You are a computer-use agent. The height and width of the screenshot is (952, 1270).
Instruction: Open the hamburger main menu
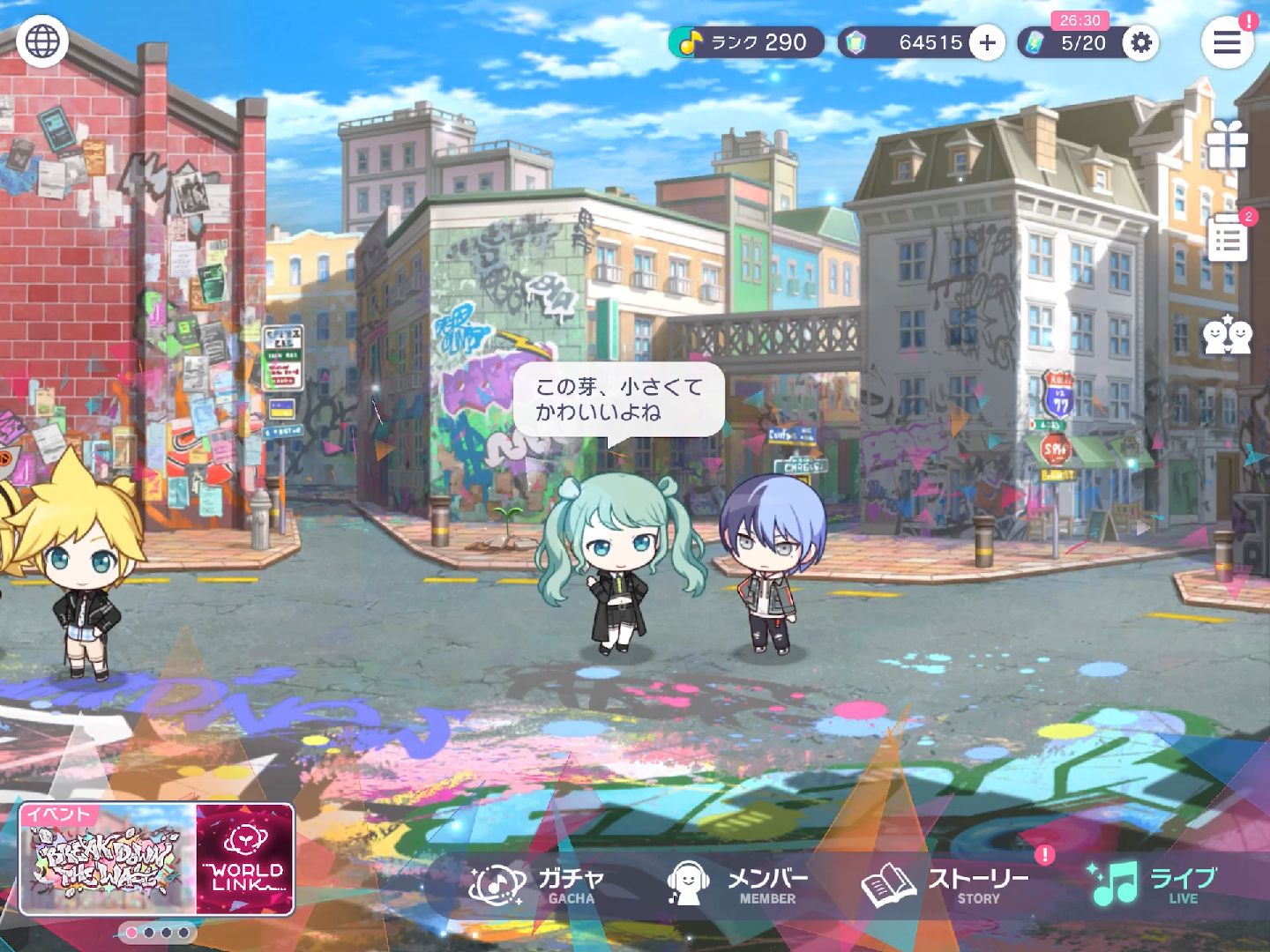1227,42
